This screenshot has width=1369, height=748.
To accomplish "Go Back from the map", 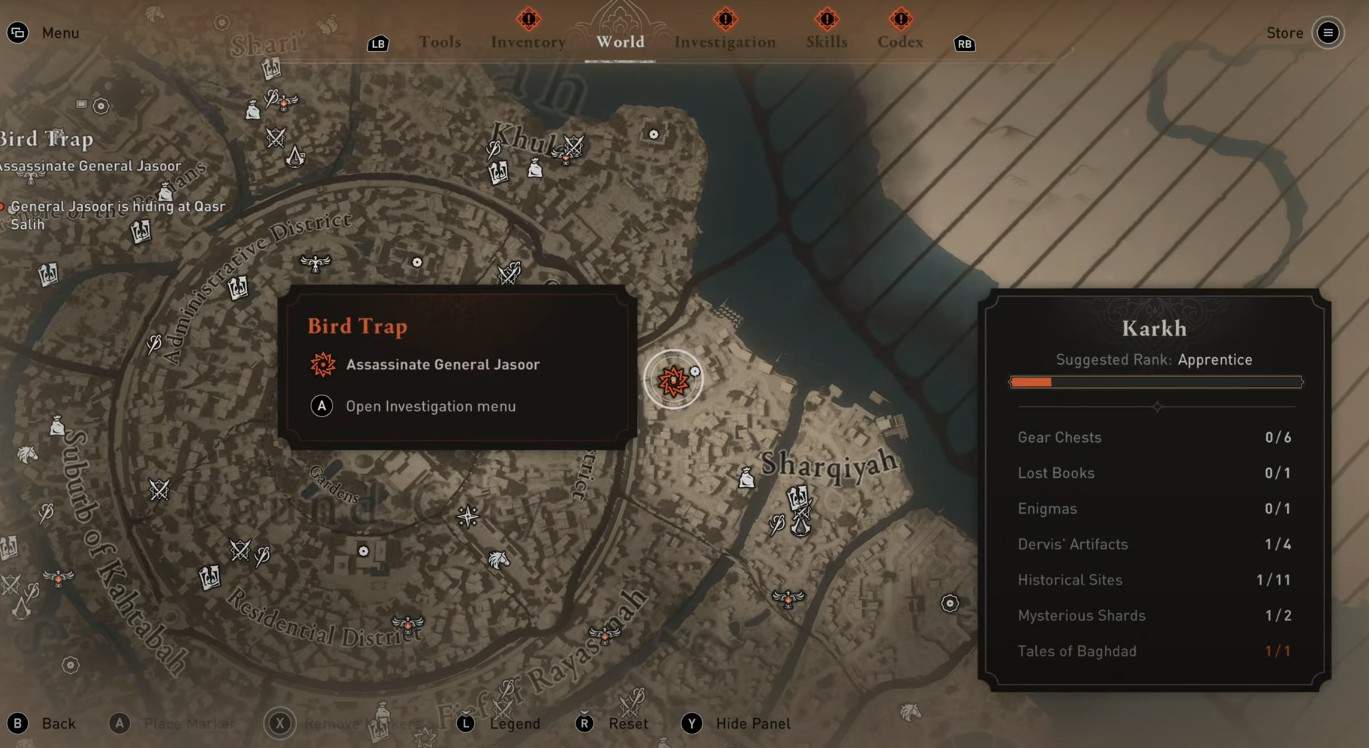I will [x=58, y=723].
